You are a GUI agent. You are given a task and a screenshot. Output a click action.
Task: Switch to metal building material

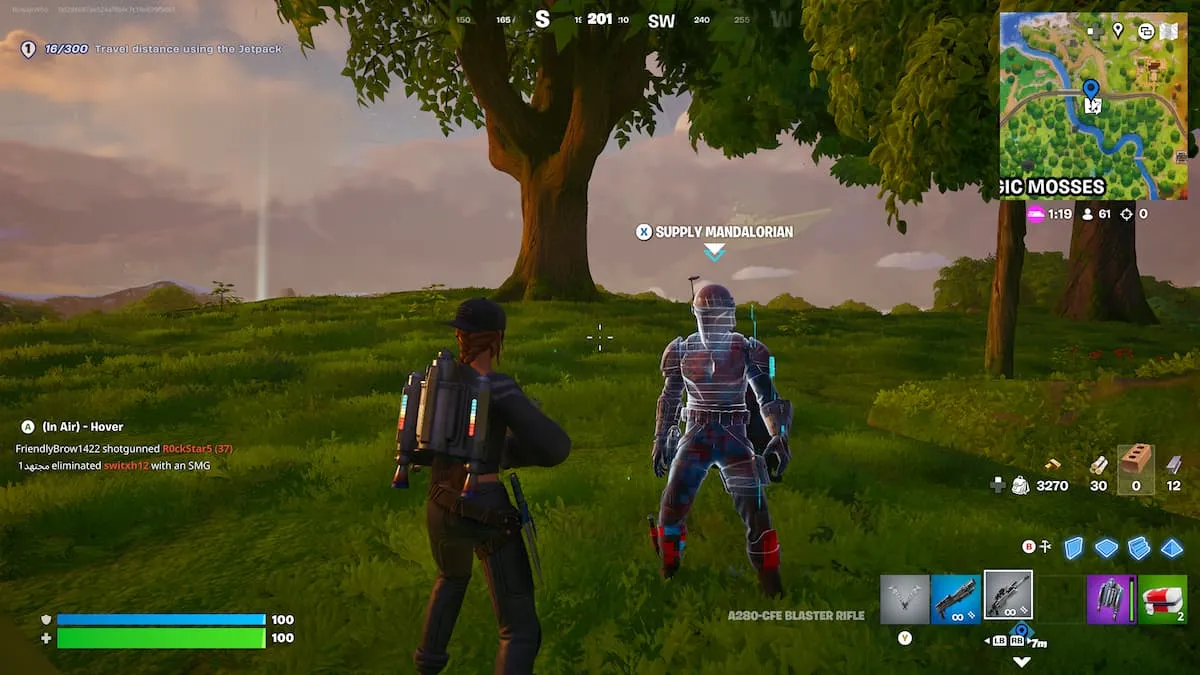[x=1173, y=464]
